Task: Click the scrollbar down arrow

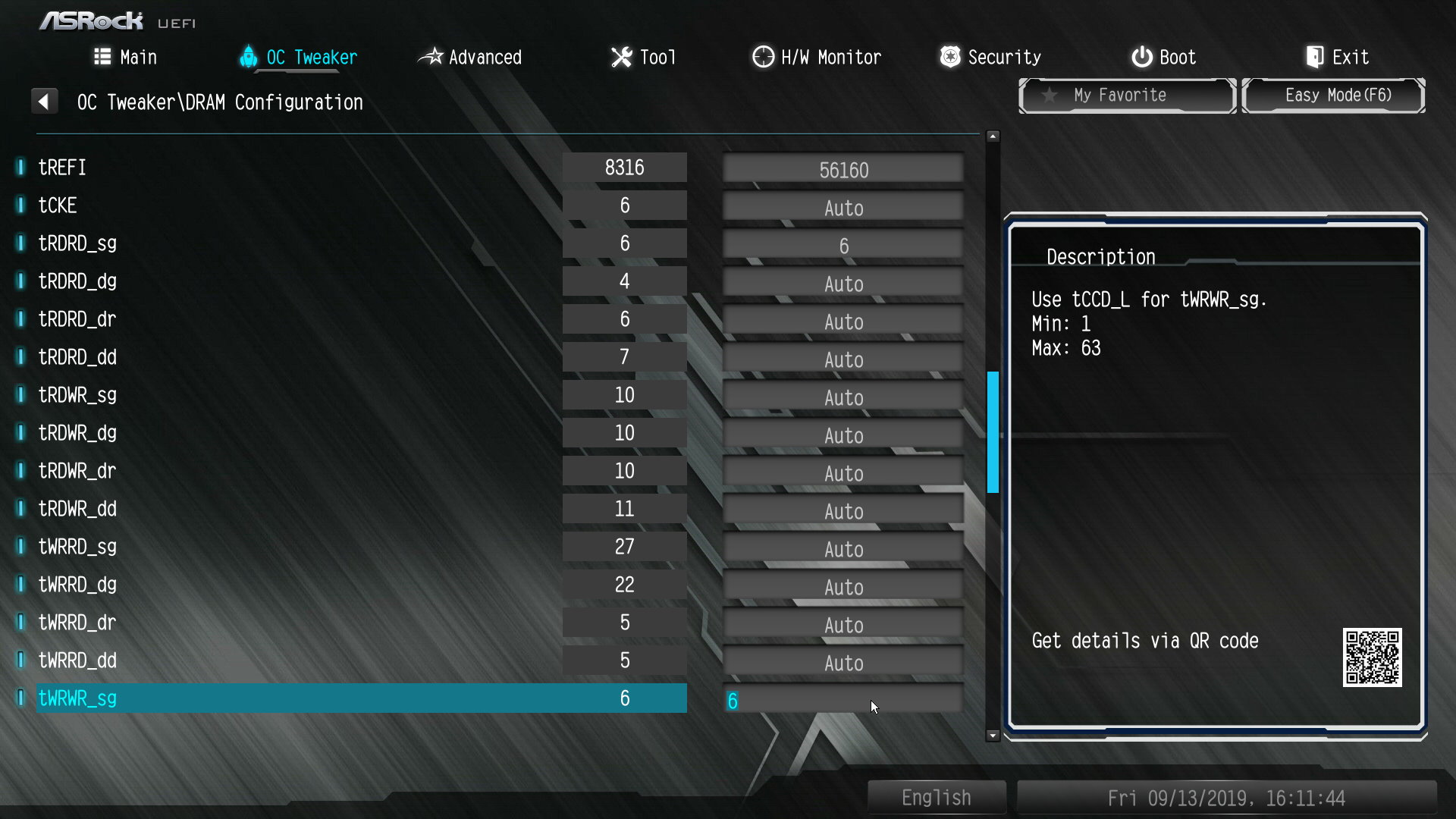Action: pyautogui.click(x=993, y=736)
